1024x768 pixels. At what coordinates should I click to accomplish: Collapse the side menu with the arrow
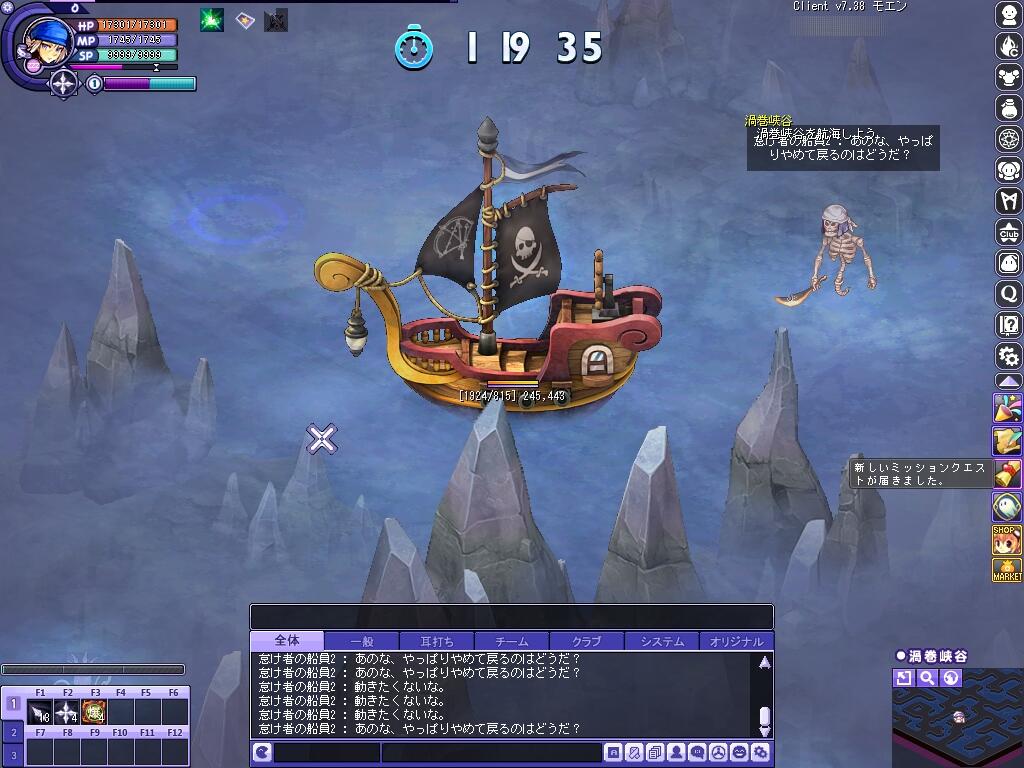pos(1008,382)
